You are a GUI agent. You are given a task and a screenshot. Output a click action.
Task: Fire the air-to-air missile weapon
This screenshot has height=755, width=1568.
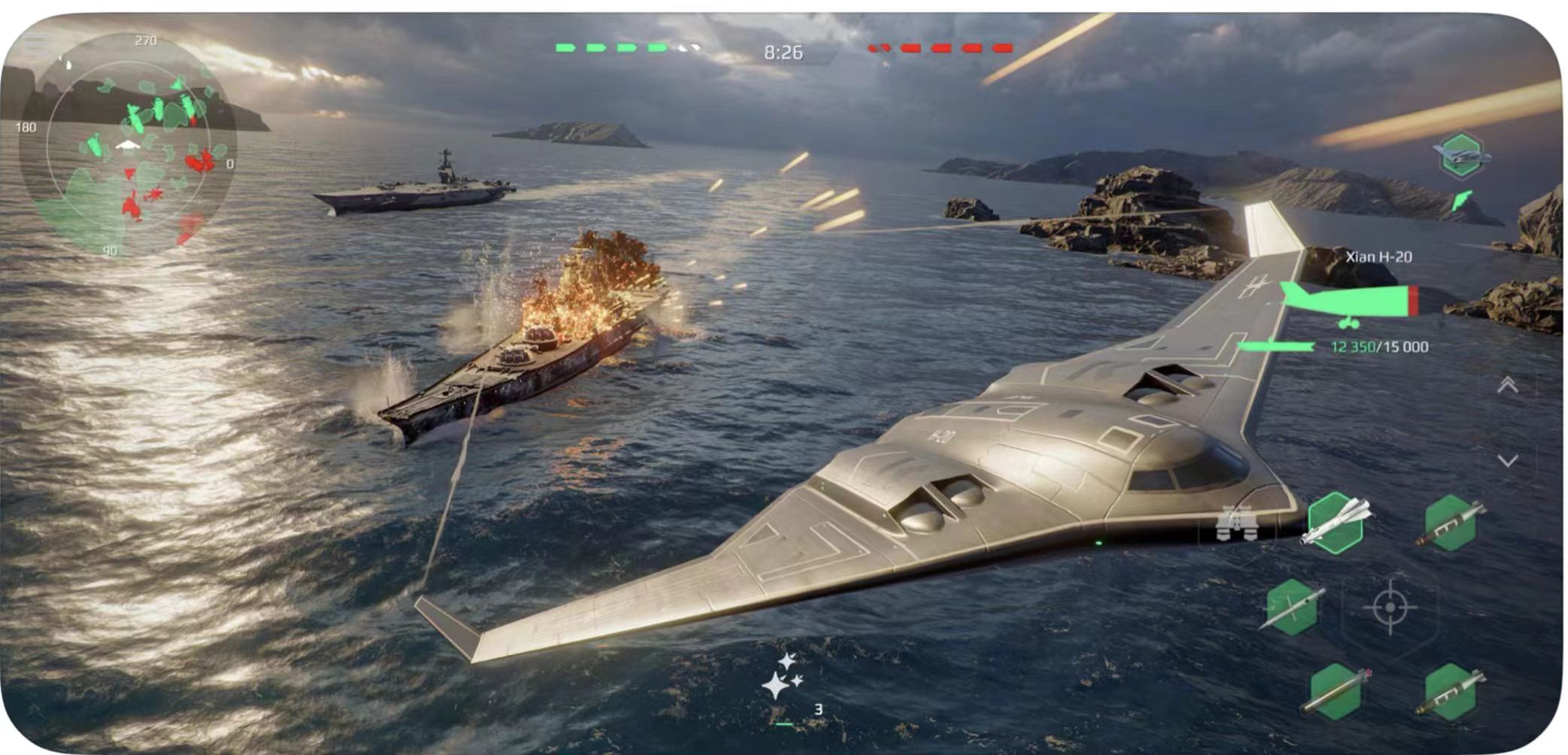click(x=1336, y=523)
